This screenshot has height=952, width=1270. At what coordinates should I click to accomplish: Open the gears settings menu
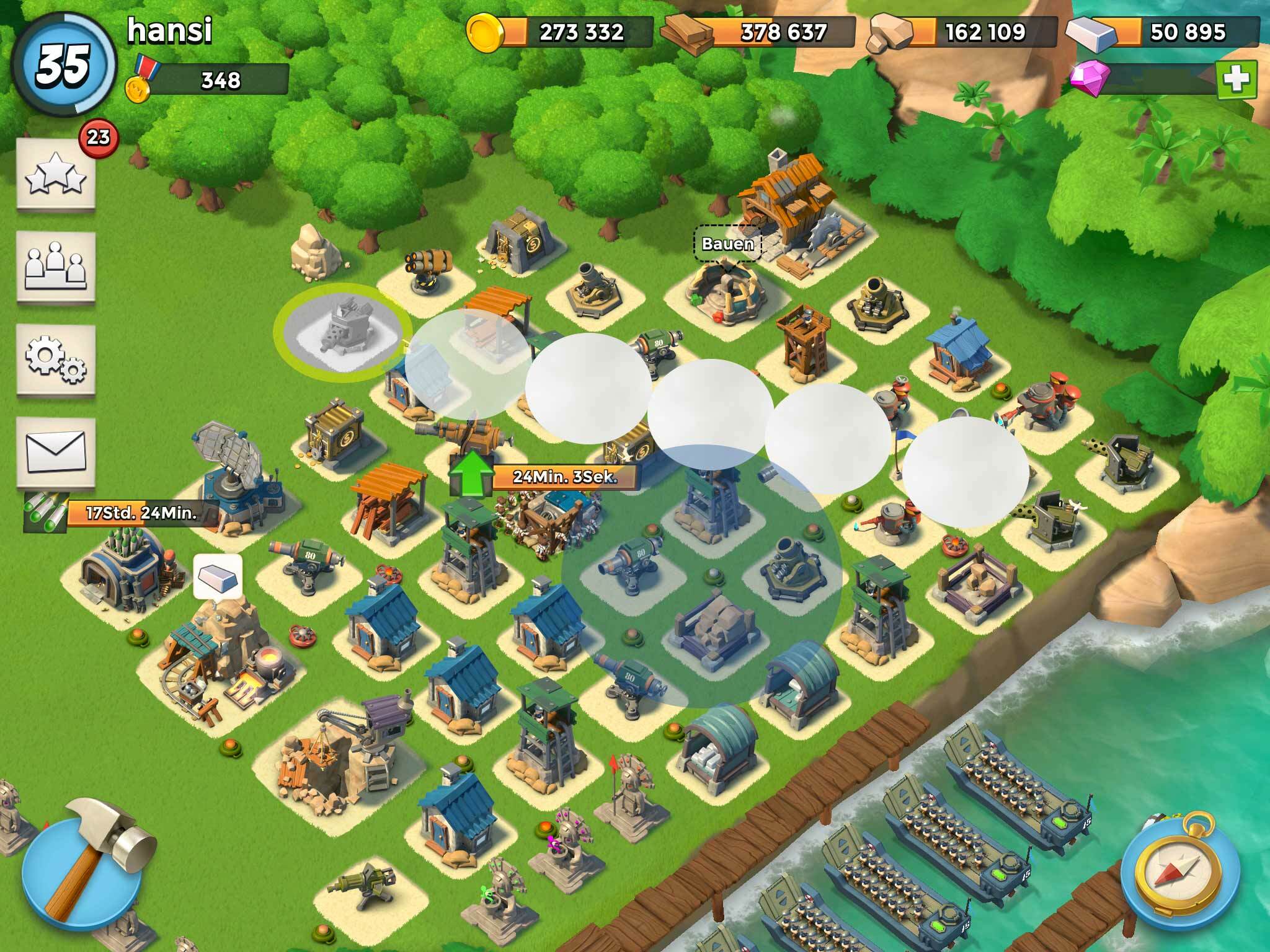(x=55, y=359)
